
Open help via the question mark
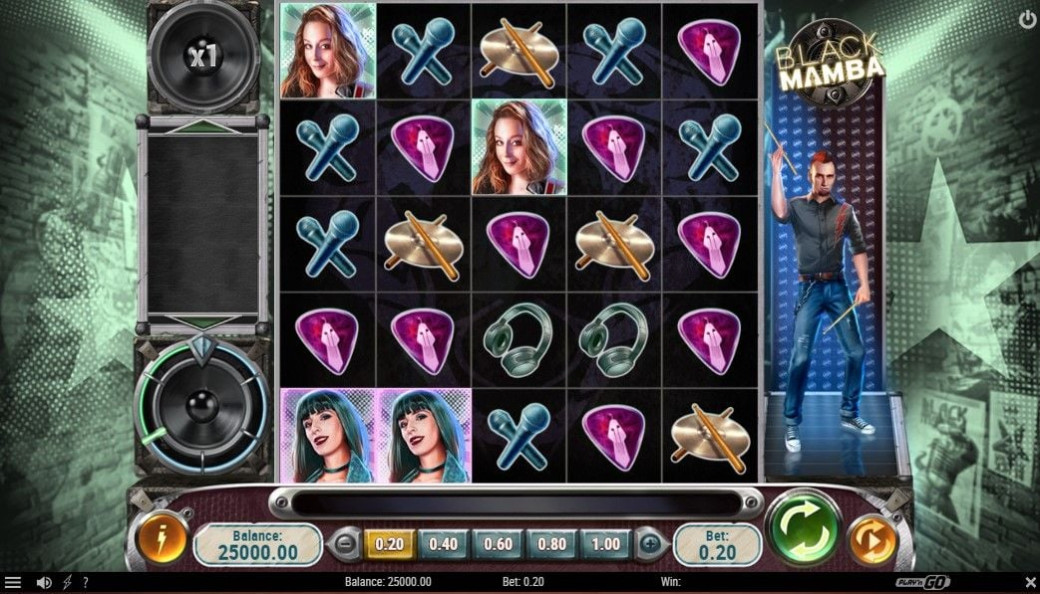pyautogui.click(x=85, y=582)
